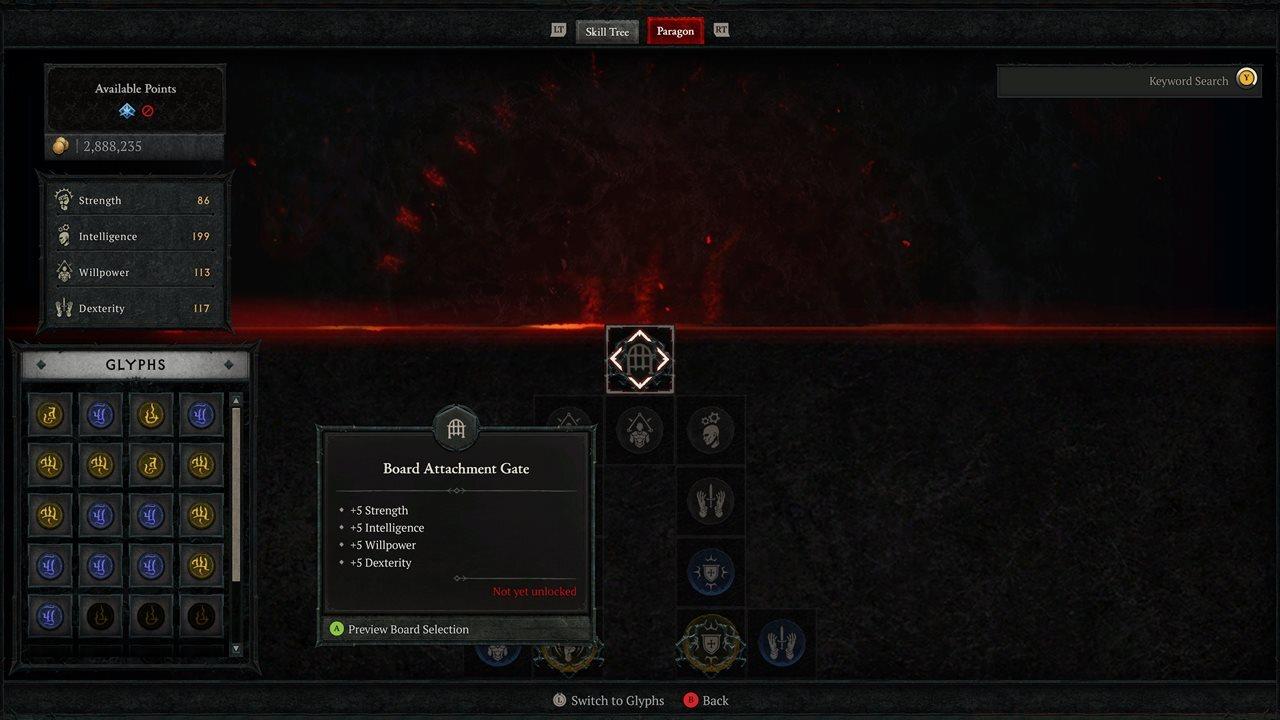Select the skull-with-gears paragon node
The width and height of the screenshot is (1280, 720).
tap(710, 430)
